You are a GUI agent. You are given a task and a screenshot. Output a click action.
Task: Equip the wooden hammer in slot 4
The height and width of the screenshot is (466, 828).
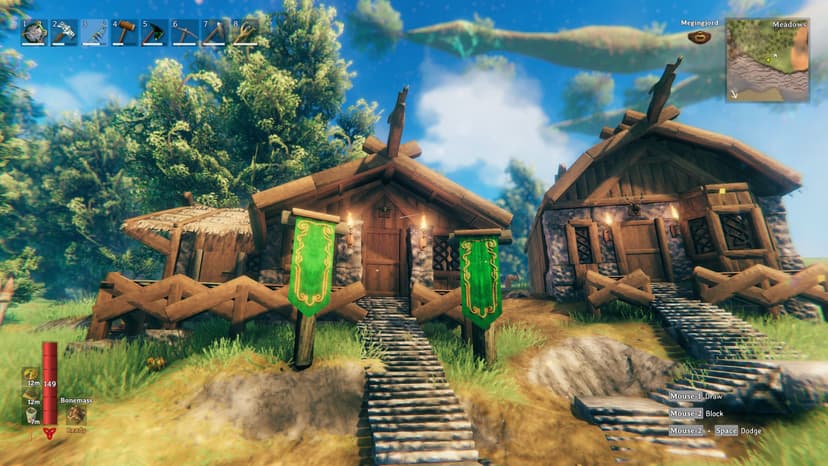point(125,33)
